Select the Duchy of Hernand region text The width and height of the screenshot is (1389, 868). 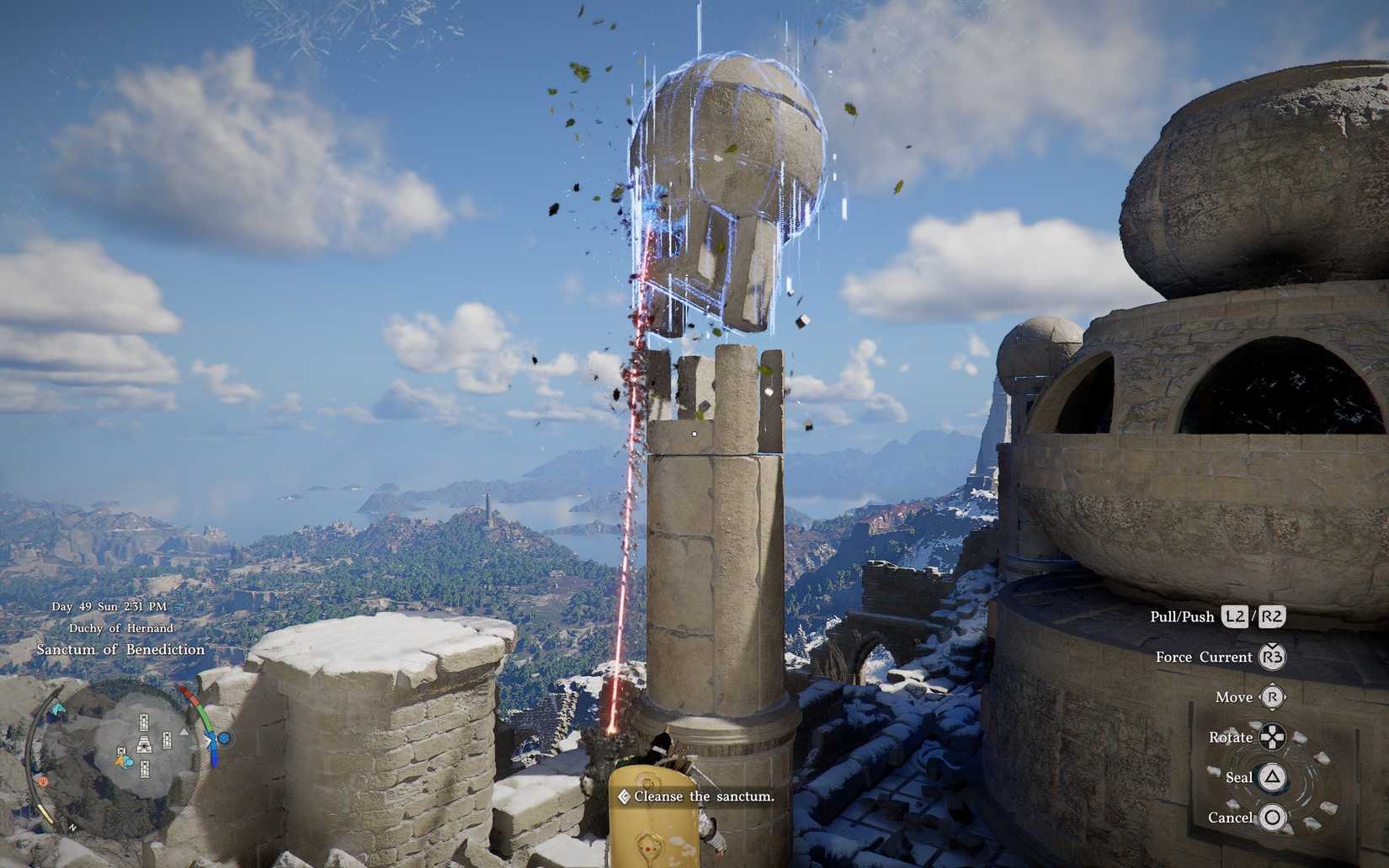[120, 628]
